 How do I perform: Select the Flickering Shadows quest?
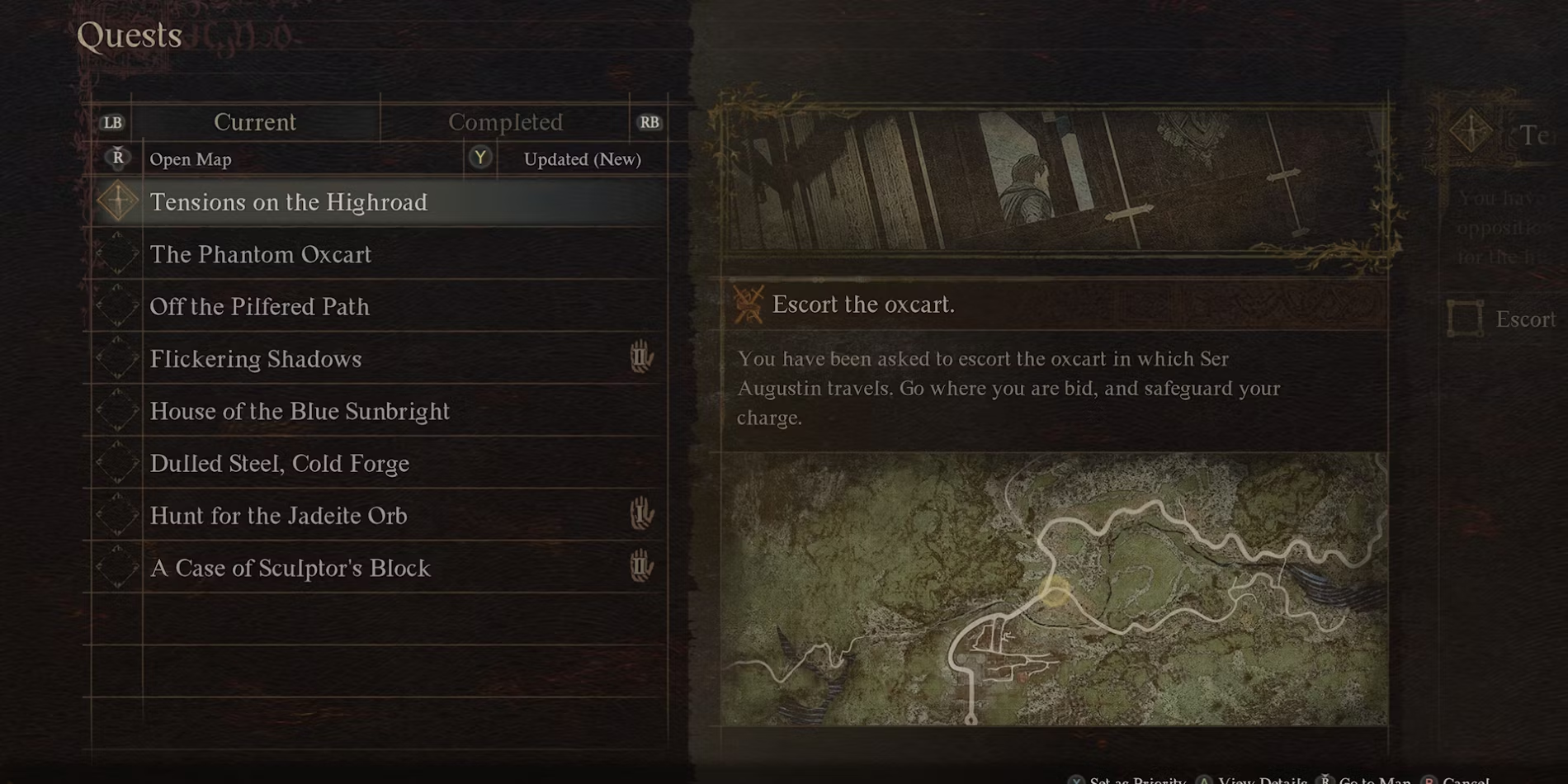(x=256, y=359)
